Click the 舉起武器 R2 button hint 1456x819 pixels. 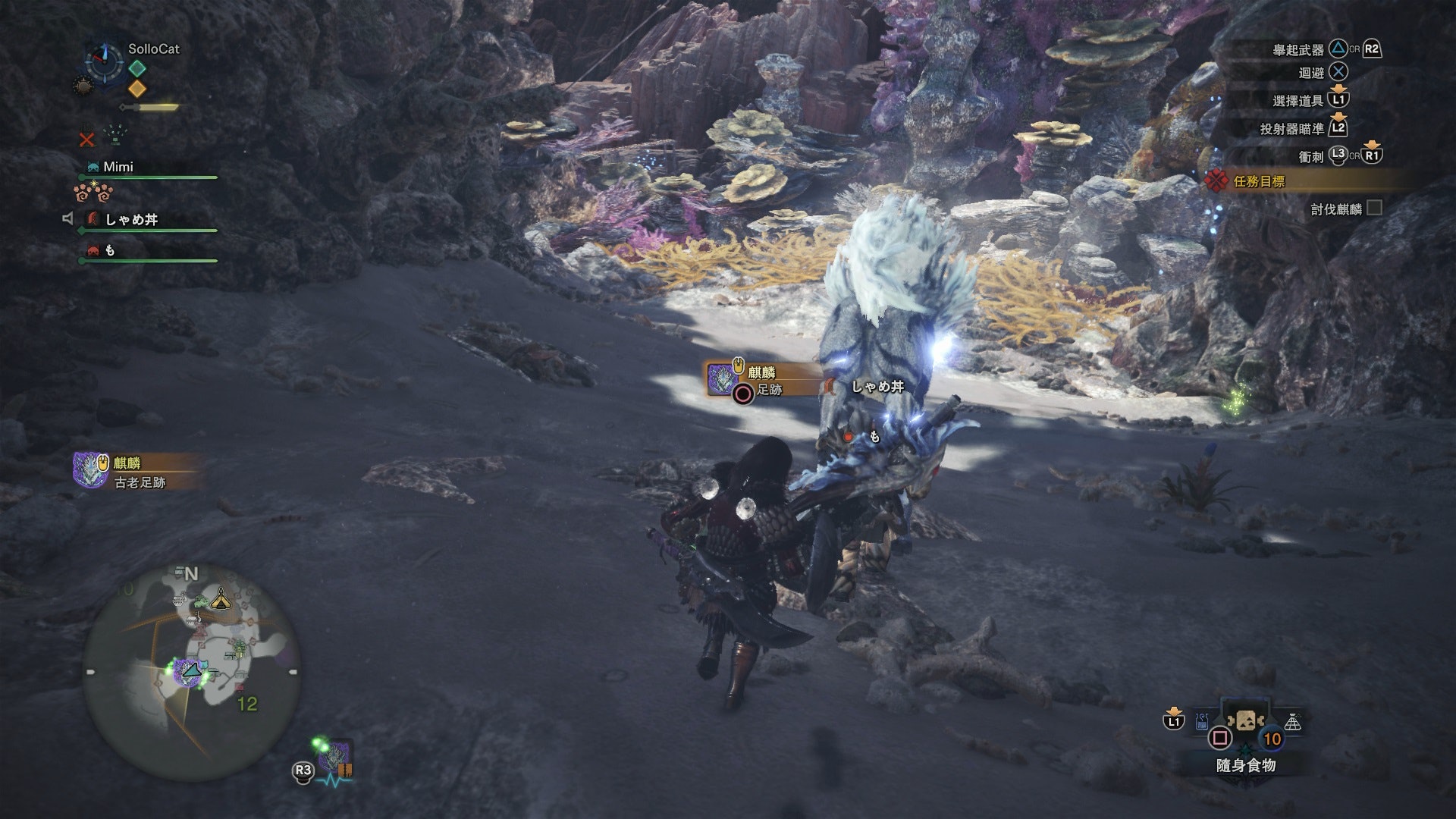tap(1372, 49)
